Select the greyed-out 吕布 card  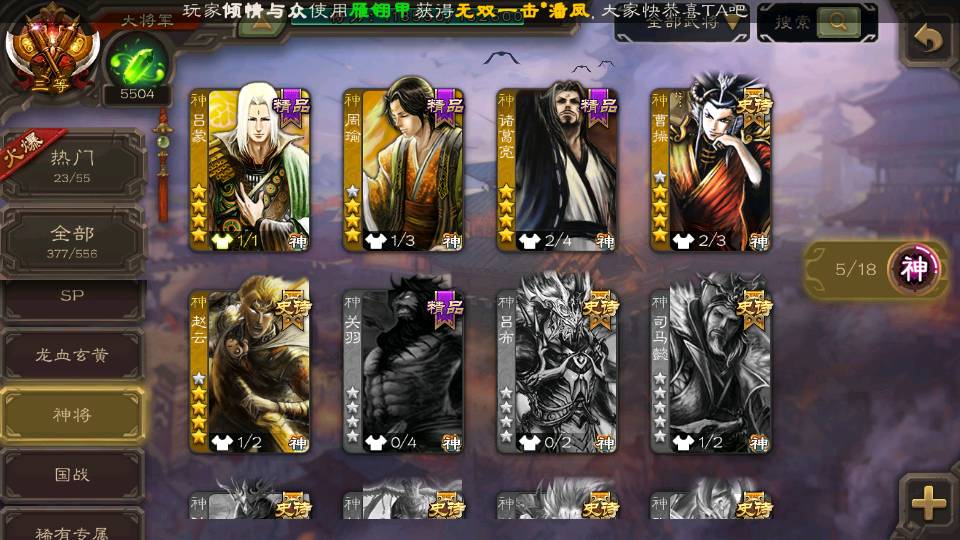click(557, 371)
